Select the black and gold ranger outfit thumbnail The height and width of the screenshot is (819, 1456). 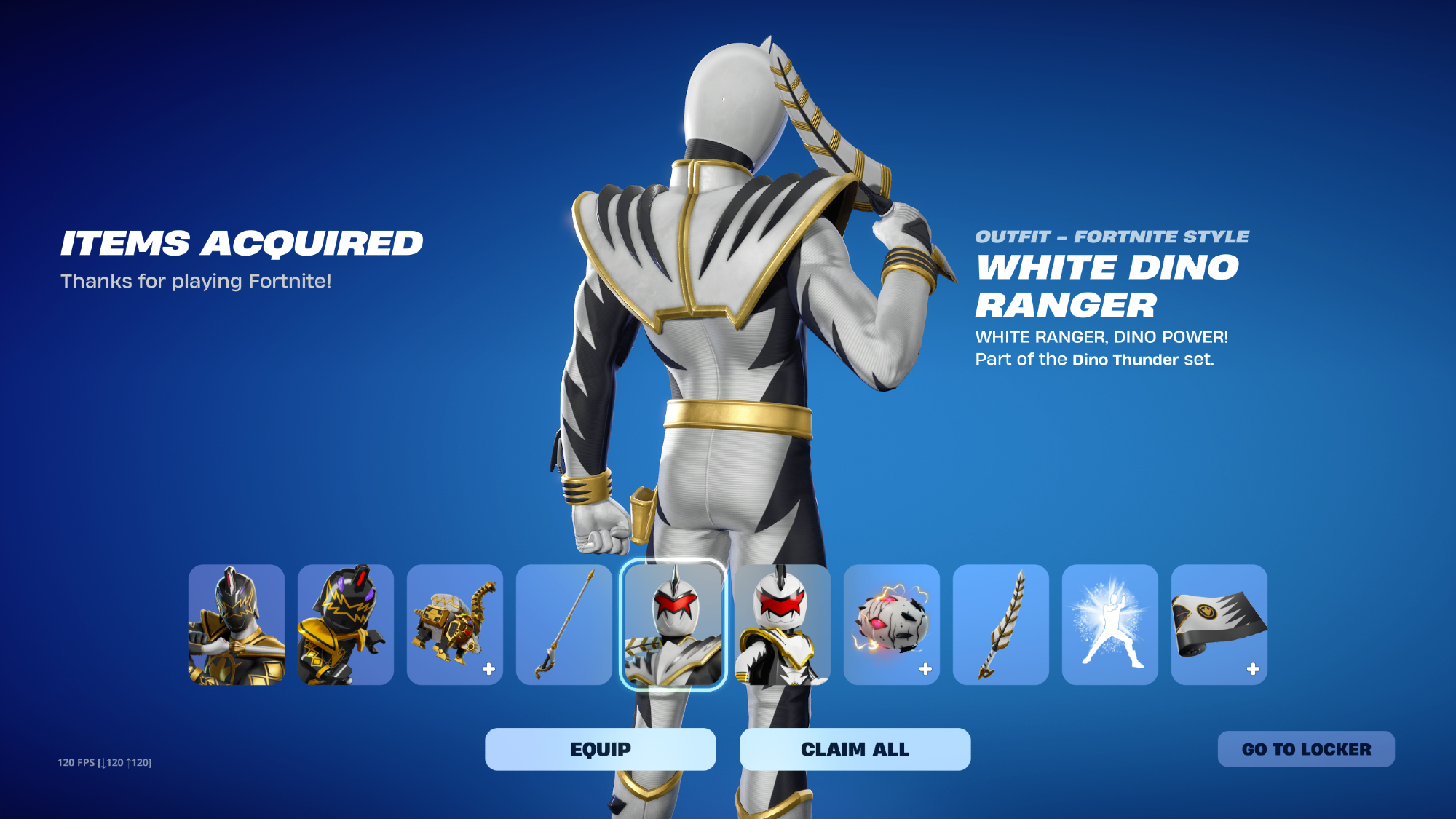(237, 625)
